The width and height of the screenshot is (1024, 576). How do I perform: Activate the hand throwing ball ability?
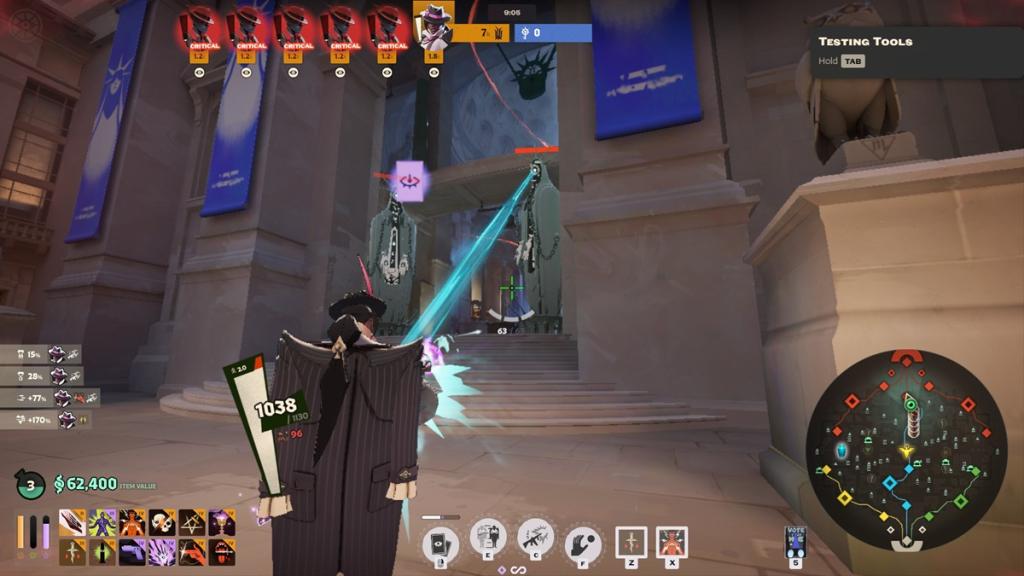(582, 543)
